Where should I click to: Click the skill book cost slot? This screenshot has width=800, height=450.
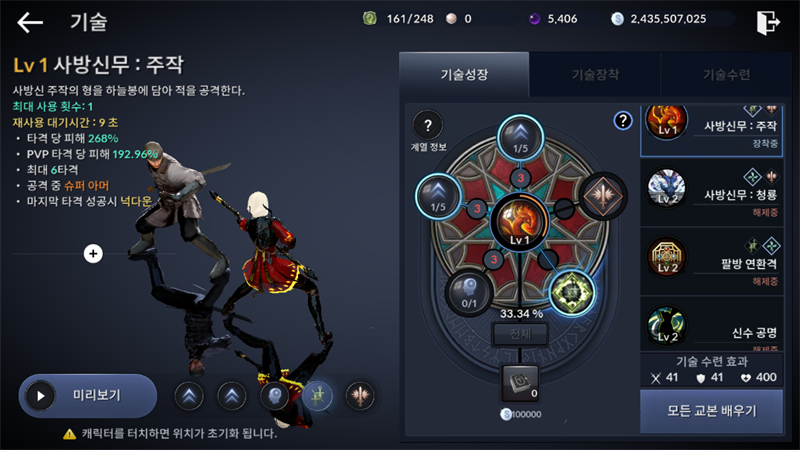(x=519, y=383)
